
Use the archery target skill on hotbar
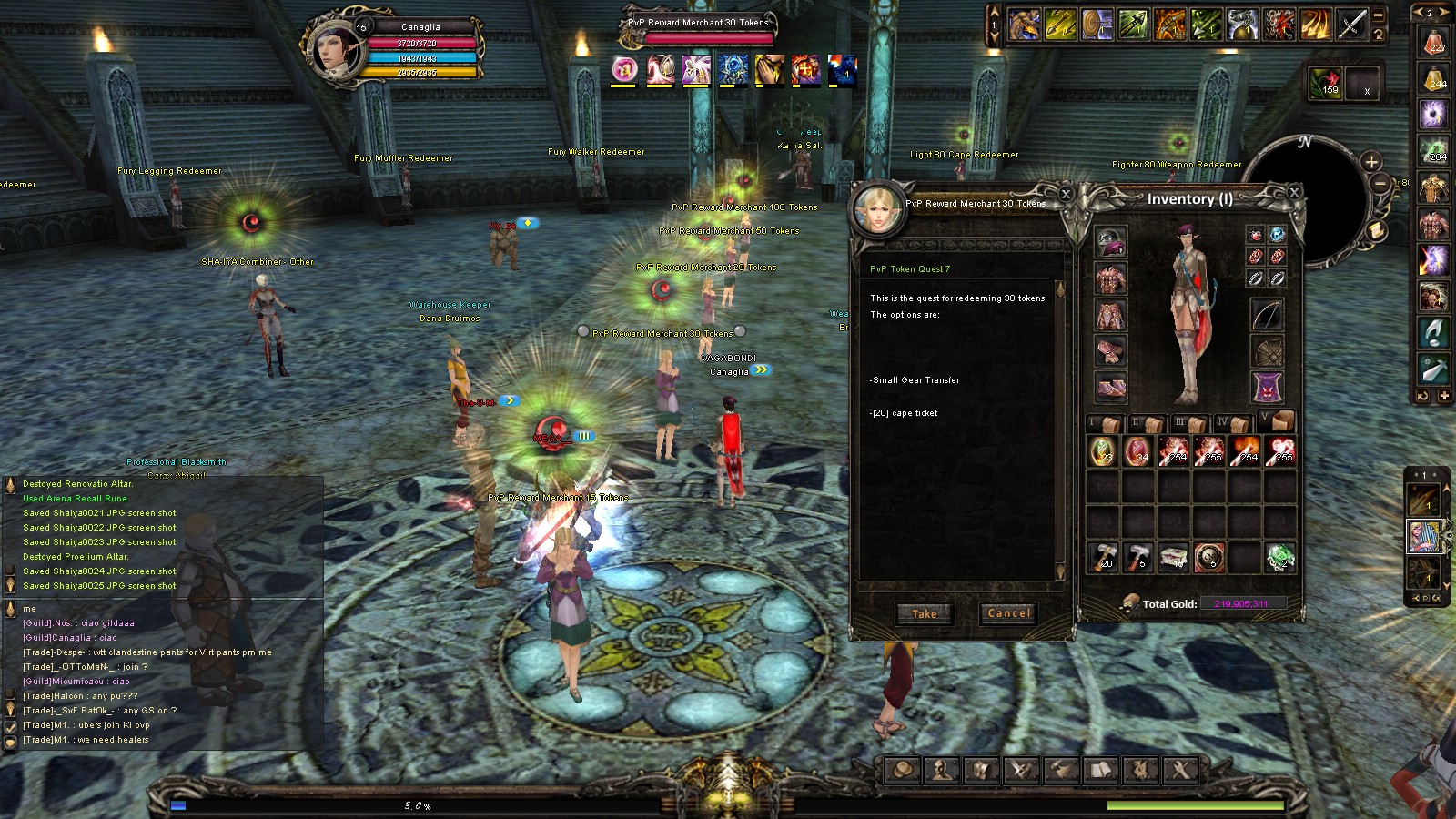(1097, 25)
